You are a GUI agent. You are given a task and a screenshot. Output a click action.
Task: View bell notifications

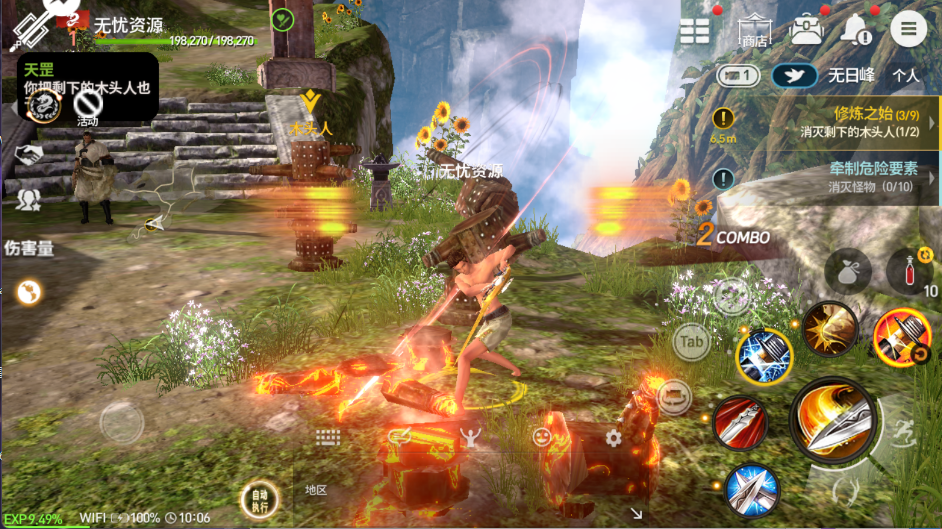(x=857, y=30)
